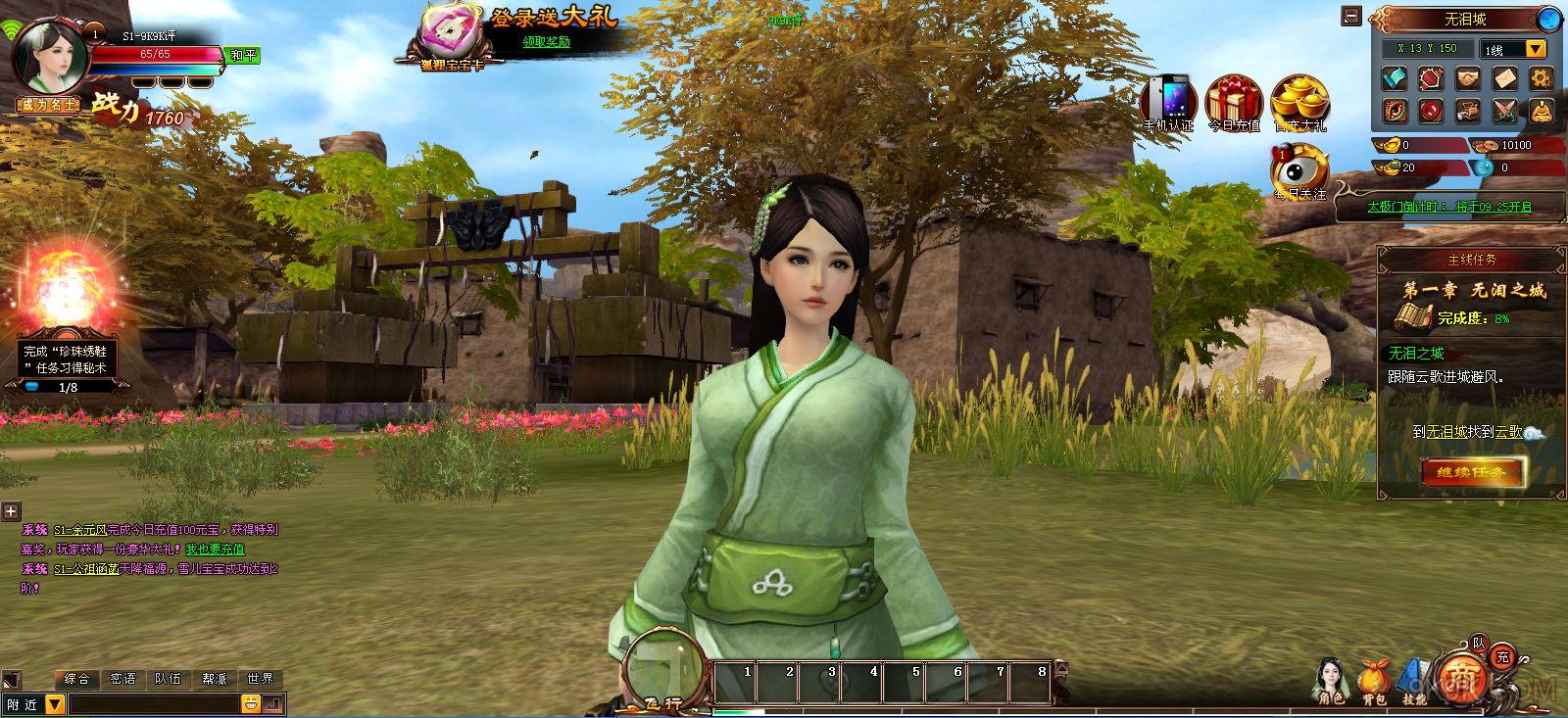Open the 手机认证 phone verification icon
Screen dimensions: 1568x718
click(x=1169, y=102)
